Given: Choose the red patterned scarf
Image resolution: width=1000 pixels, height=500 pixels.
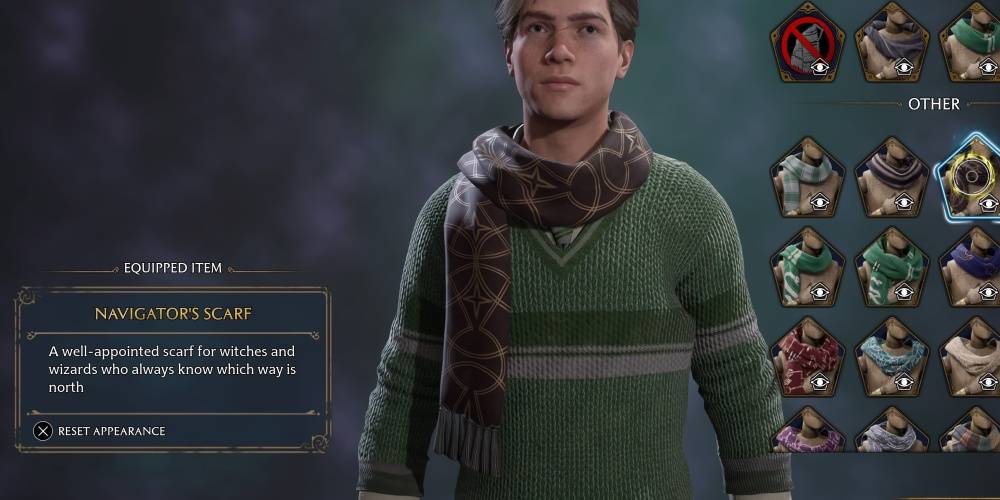Looking at the screenshot, I should 806,357.
